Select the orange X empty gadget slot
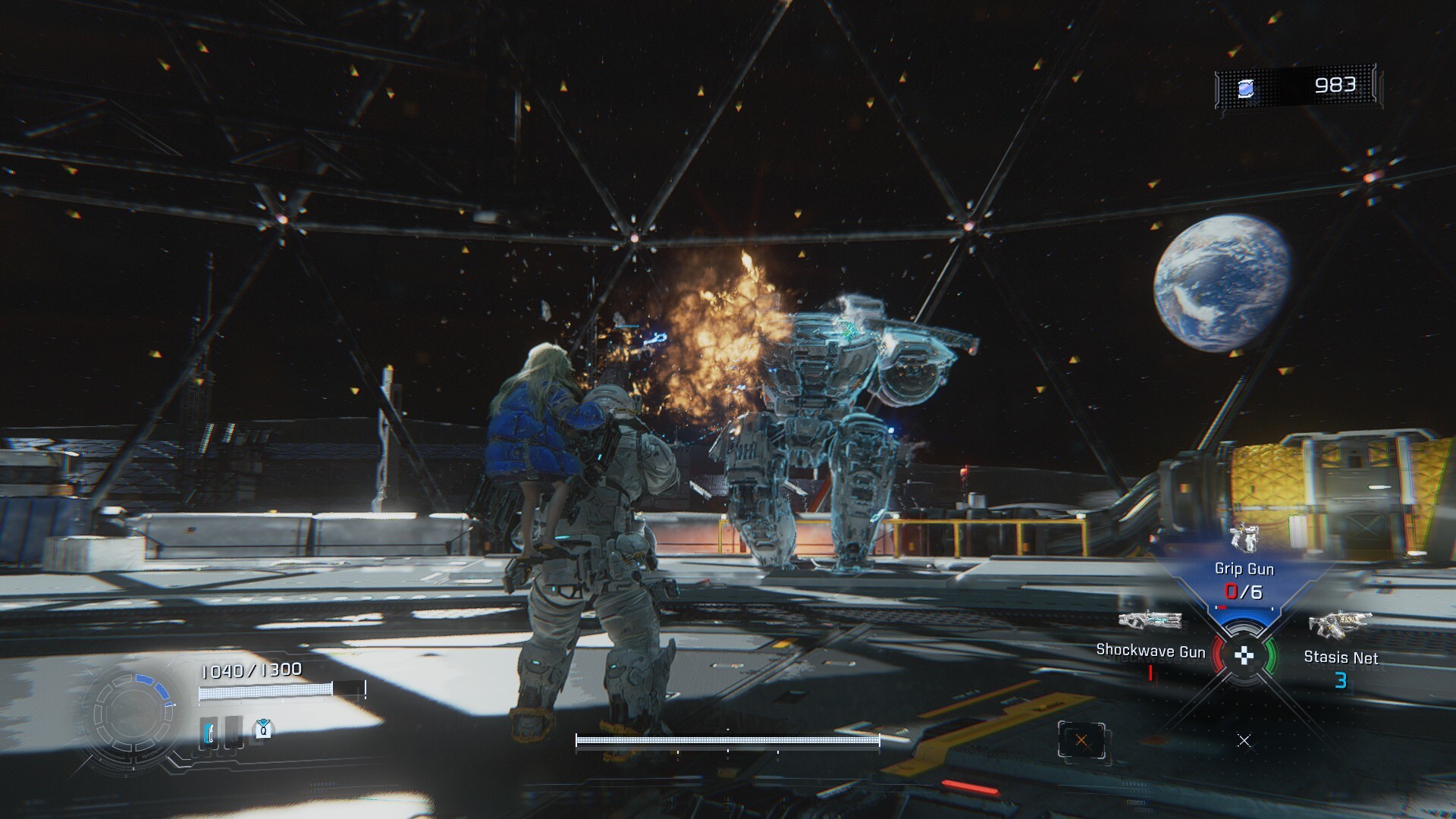This screenshot has width=1456, height=819. pyautogui.click(x=1081, y=741)
